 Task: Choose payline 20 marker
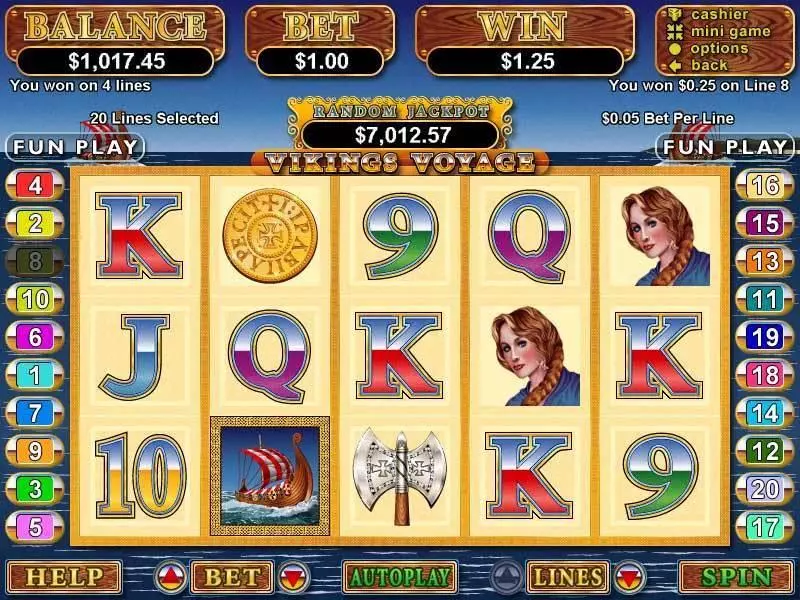point(765,489)
